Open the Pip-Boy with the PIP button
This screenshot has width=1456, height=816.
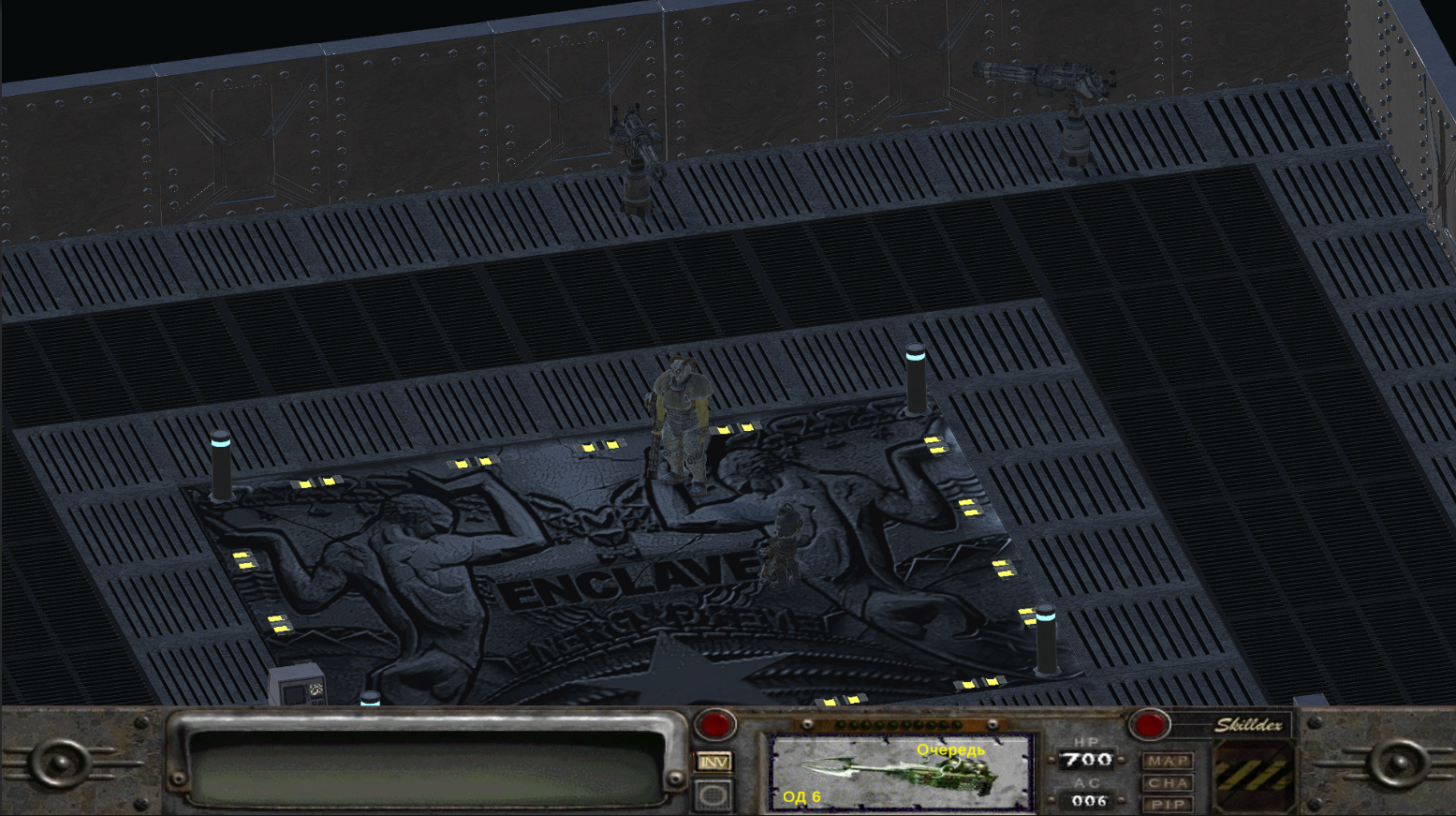click(x=1169, y=803)
